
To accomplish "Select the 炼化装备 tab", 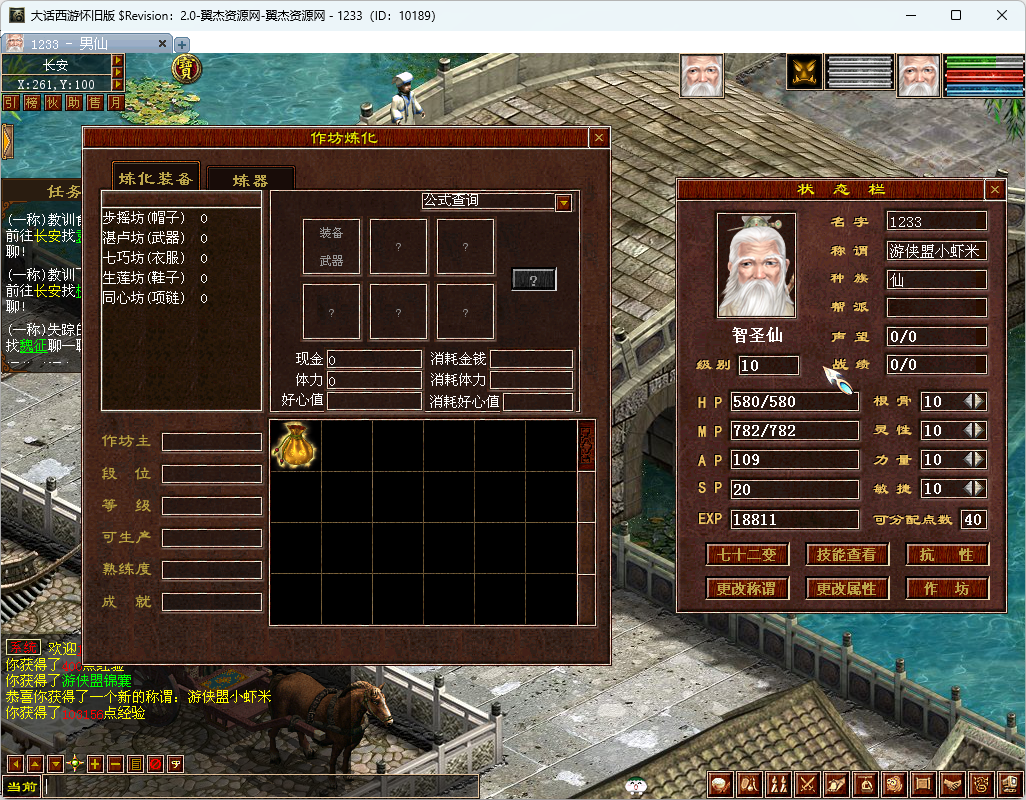I will click(x=155, y=178).
